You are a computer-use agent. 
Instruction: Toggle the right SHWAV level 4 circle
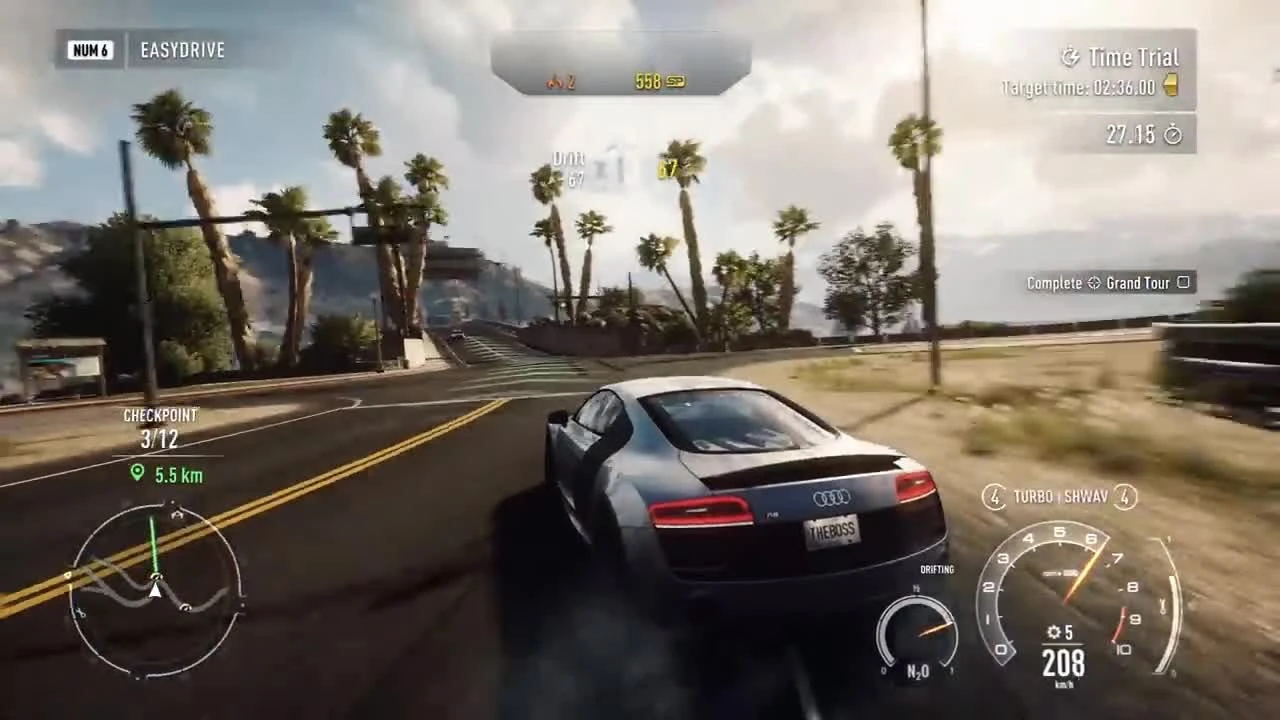click(x=1125, y=497)
